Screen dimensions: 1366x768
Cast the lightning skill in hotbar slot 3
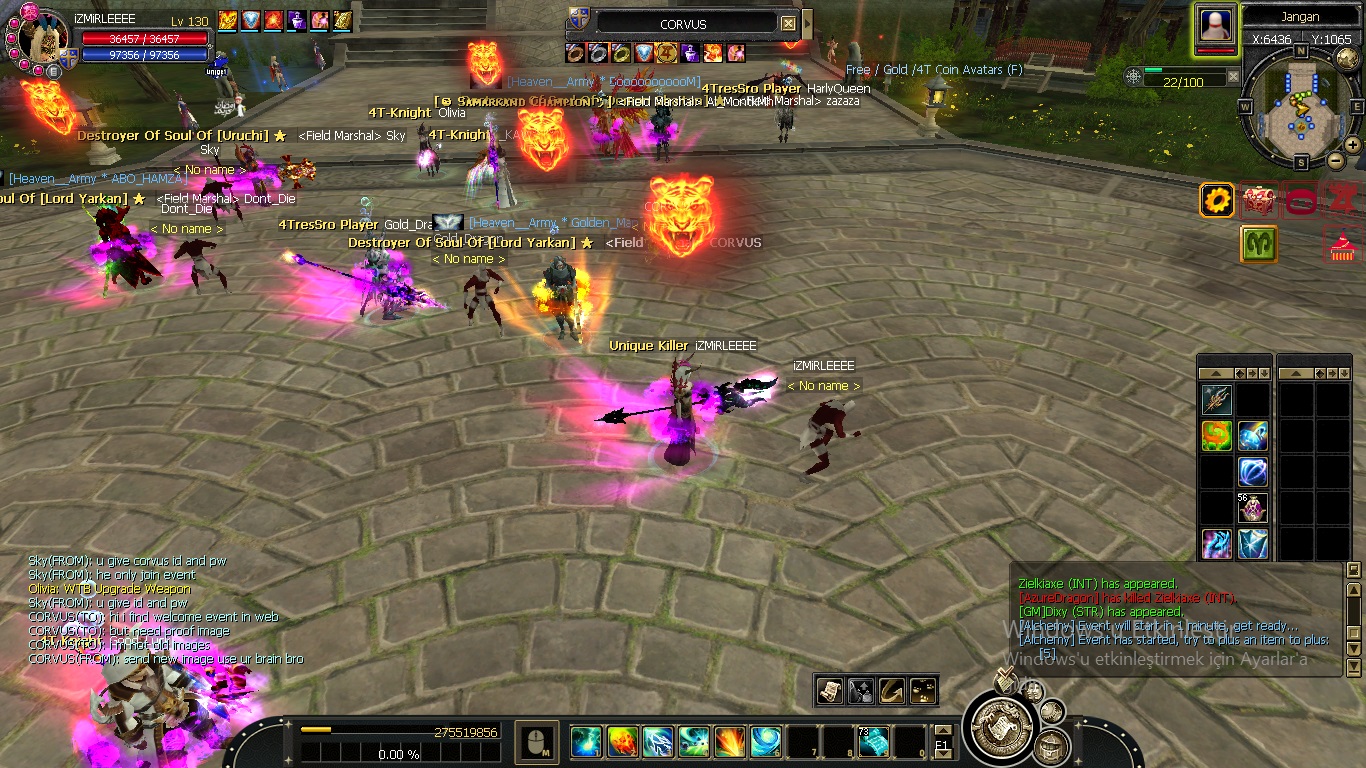click(658, 741)
